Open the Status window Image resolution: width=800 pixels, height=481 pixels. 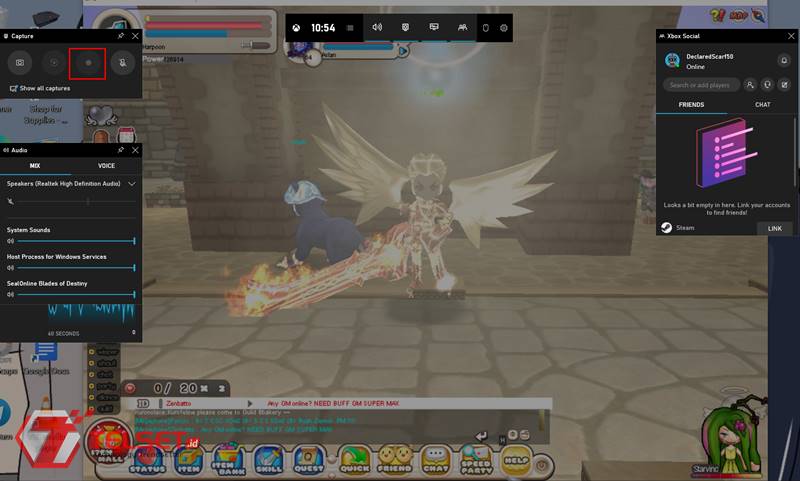[147, 460]
